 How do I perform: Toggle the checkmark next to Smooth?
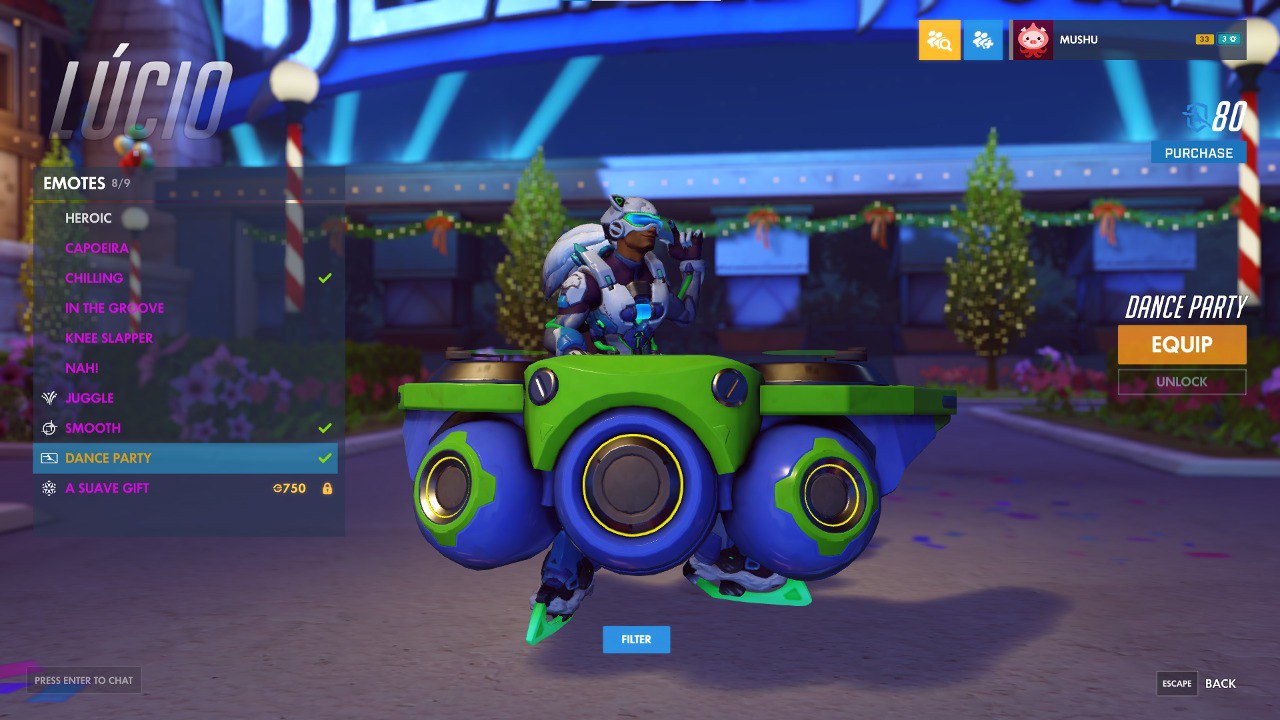tap(323, 427)
